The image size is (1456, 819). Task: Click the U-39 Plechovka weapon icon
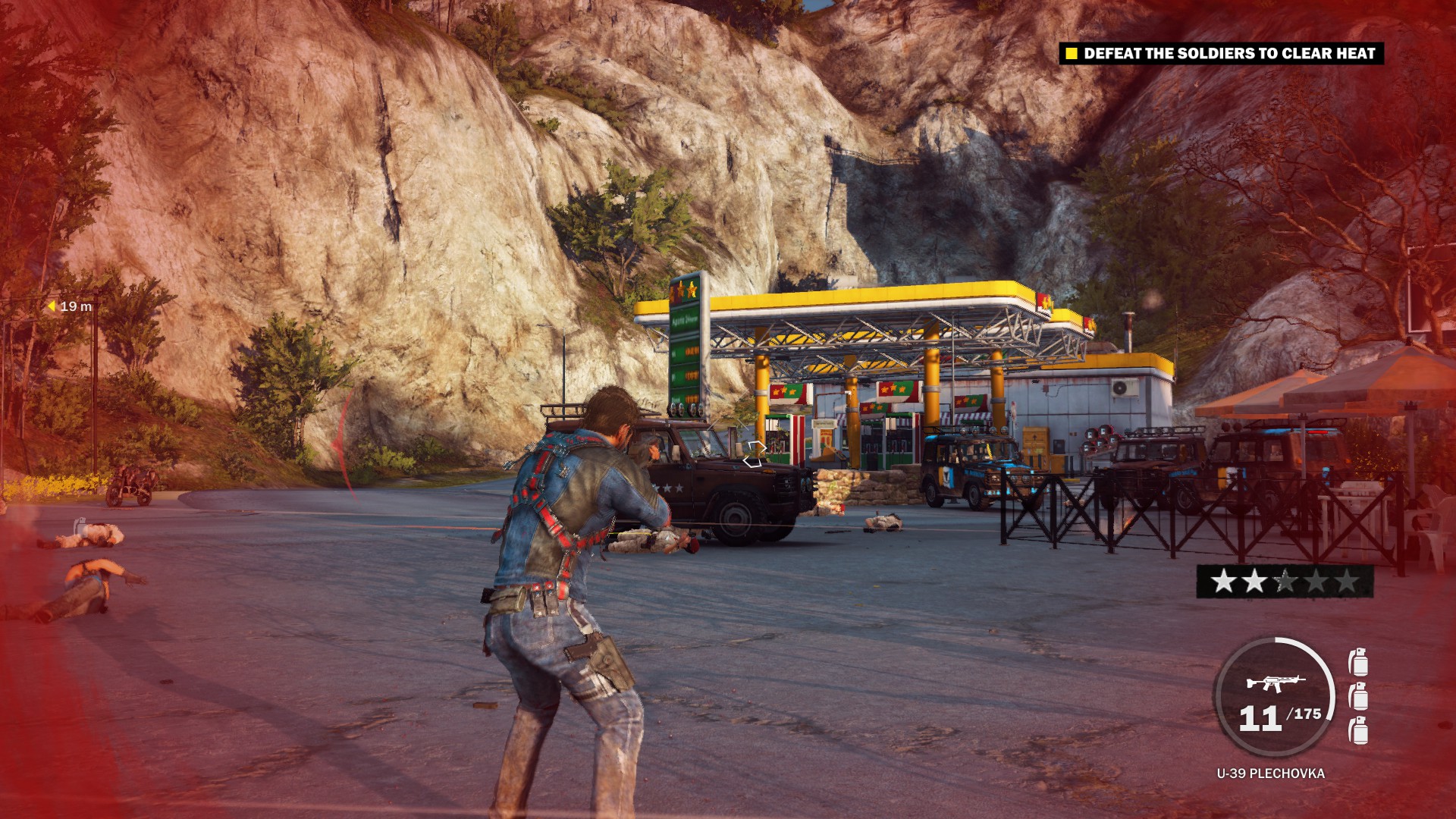pos(1275,682)
